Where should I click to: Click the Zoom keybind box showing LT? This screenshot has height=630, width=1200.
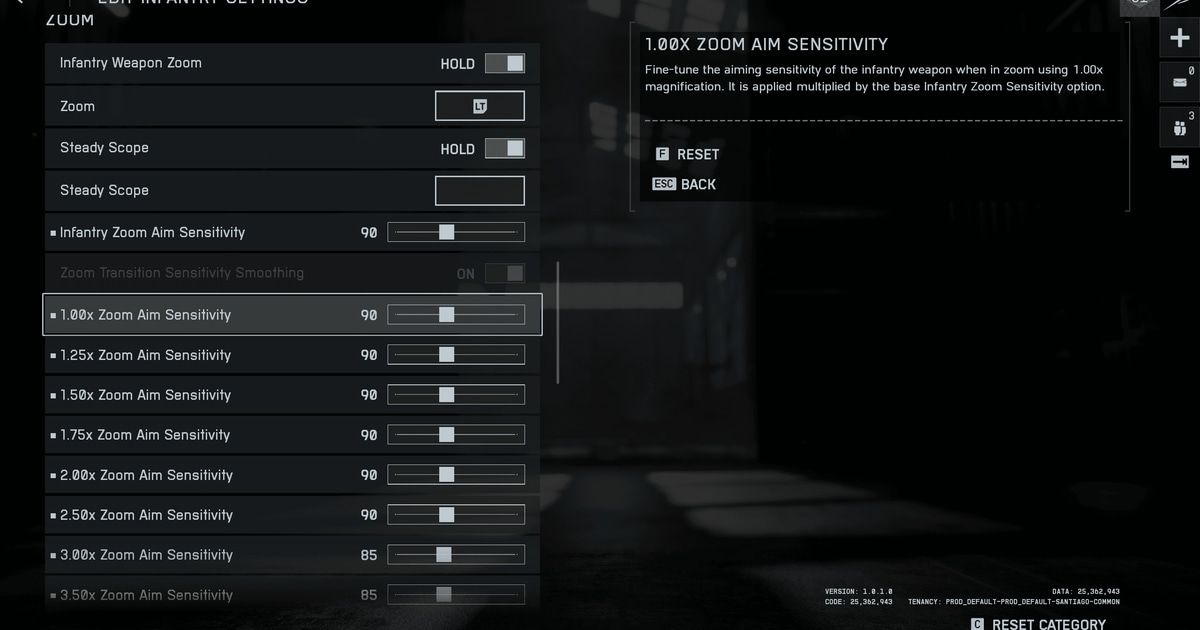[480, 106]
